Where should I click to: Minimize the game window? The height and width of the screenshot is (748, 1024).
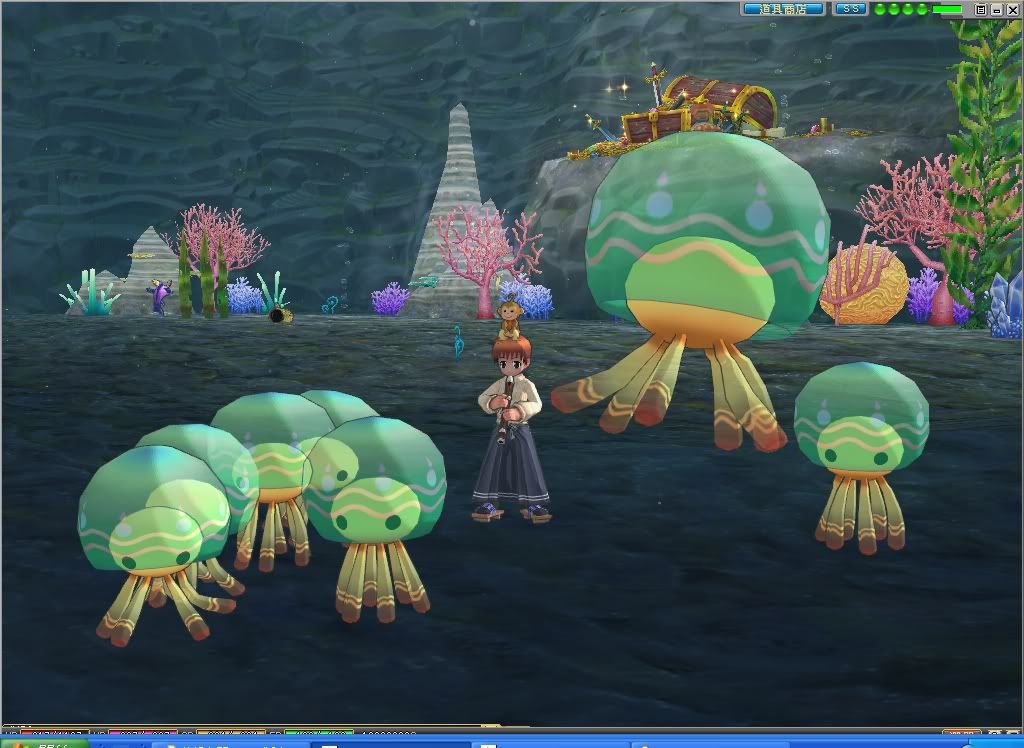[x=996, y=9]
